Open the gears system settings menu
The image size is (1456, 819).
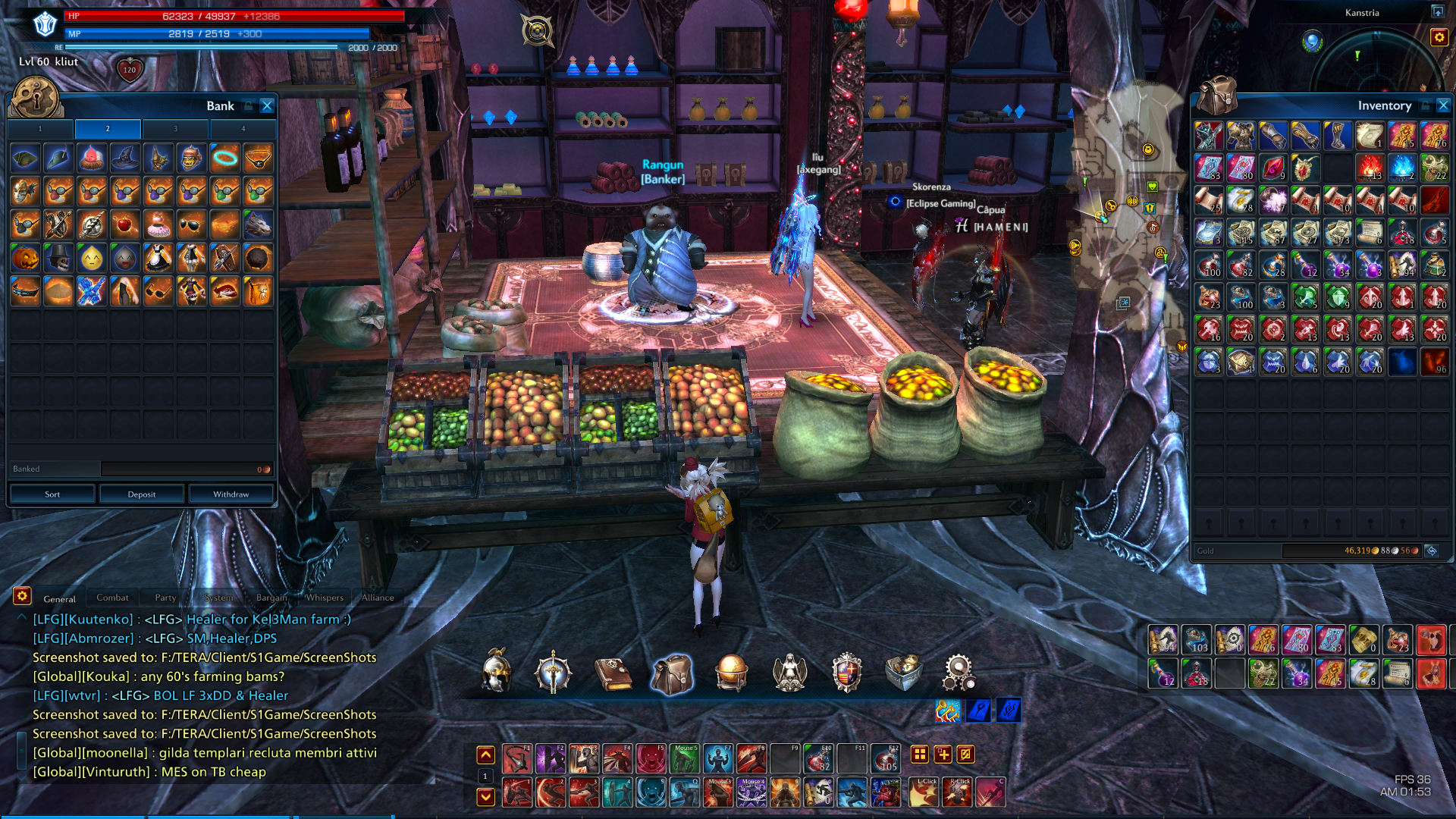tap(959, 672)
